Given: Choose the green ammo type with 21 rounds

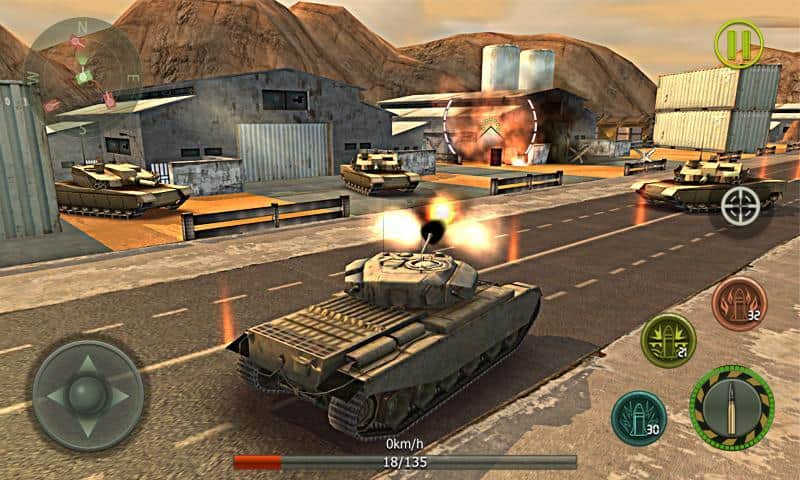Looking at the screenshot, I should click(x=668, y=340).
